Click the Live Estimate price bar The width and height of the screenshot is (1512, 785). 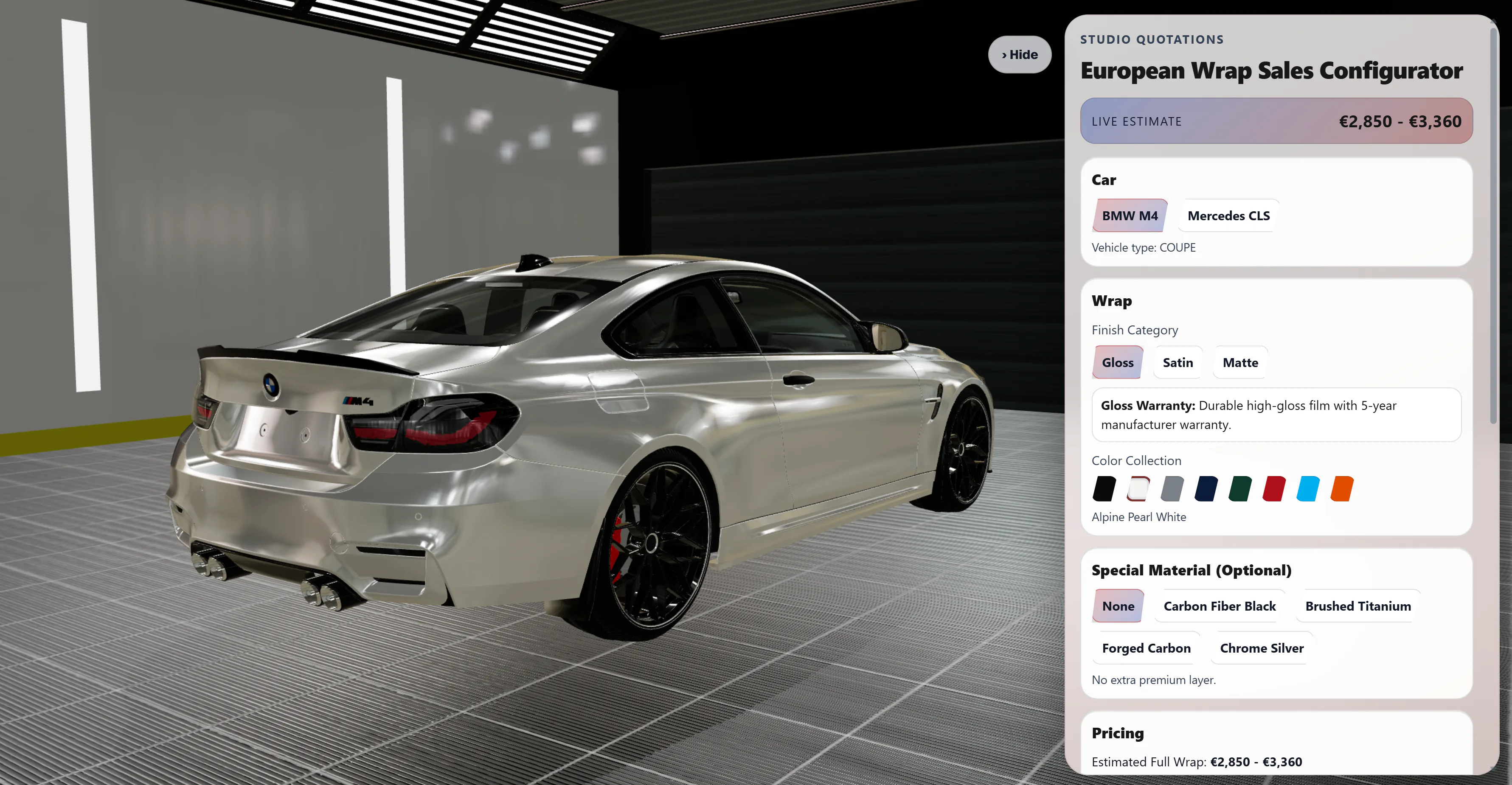click(1276, 121)
